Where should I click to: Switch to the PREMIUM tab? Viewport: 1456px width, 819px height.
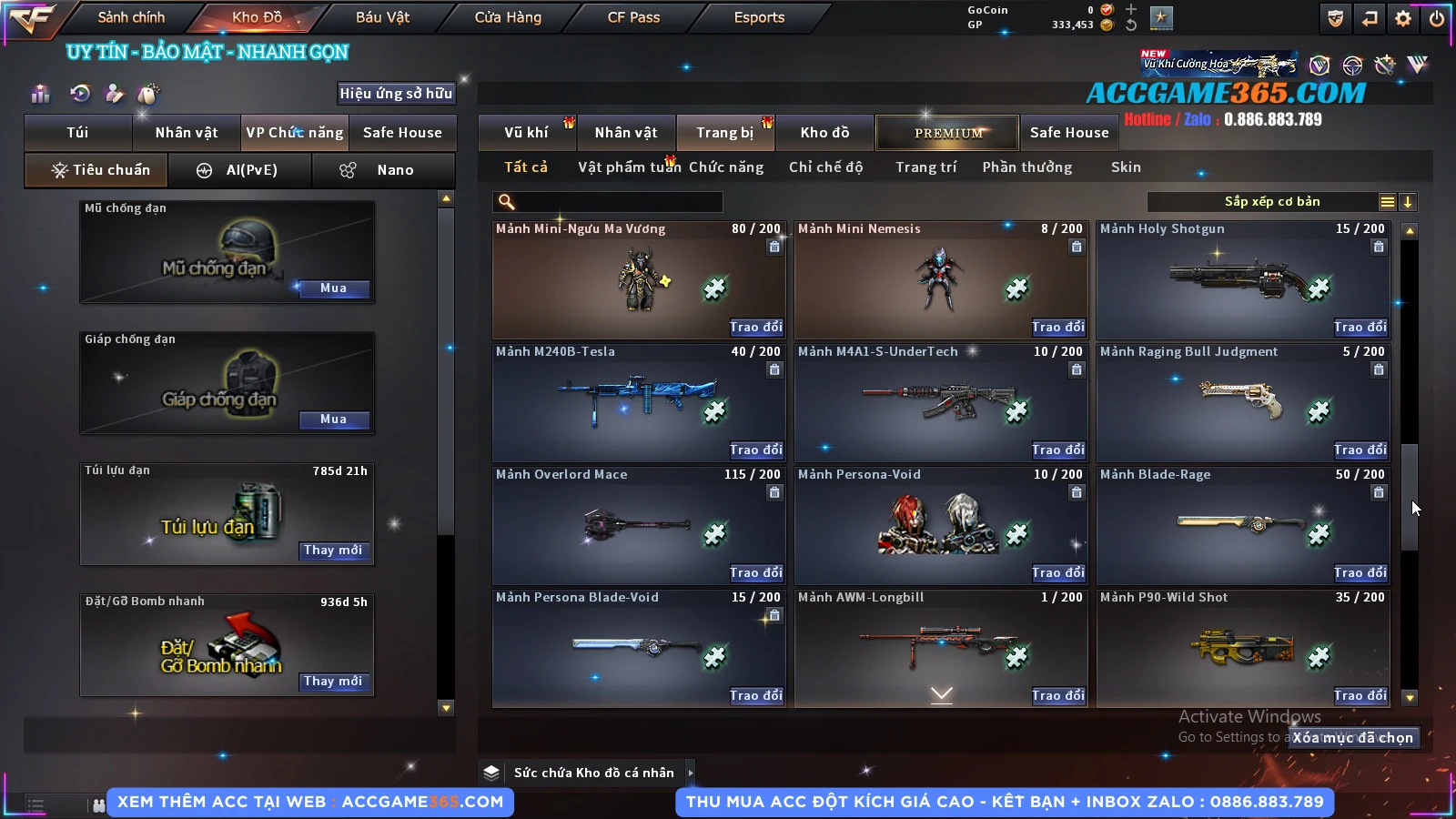947,133
